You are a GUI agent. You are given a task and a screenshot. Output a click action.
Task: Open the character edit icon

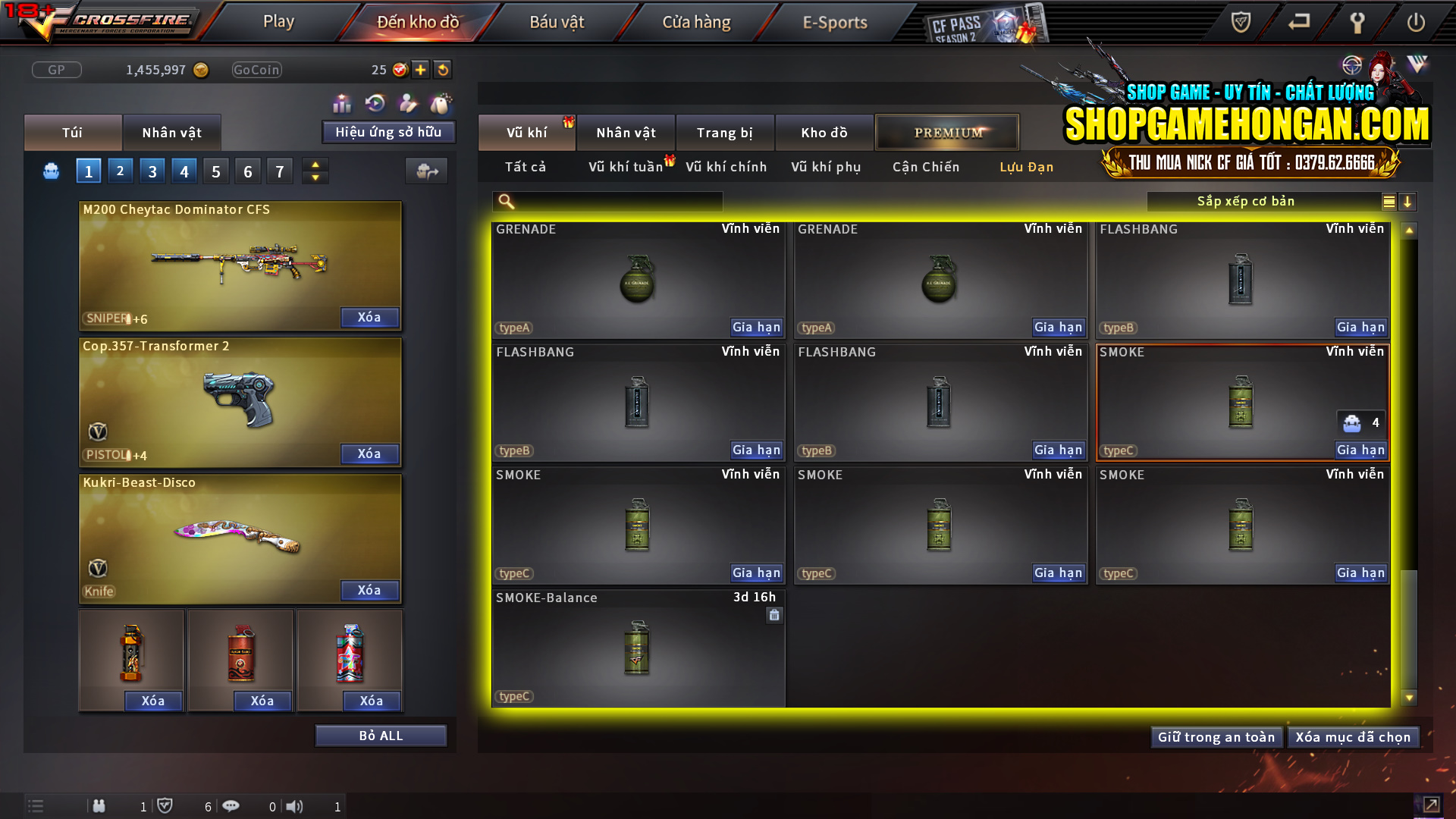[407, 102]
